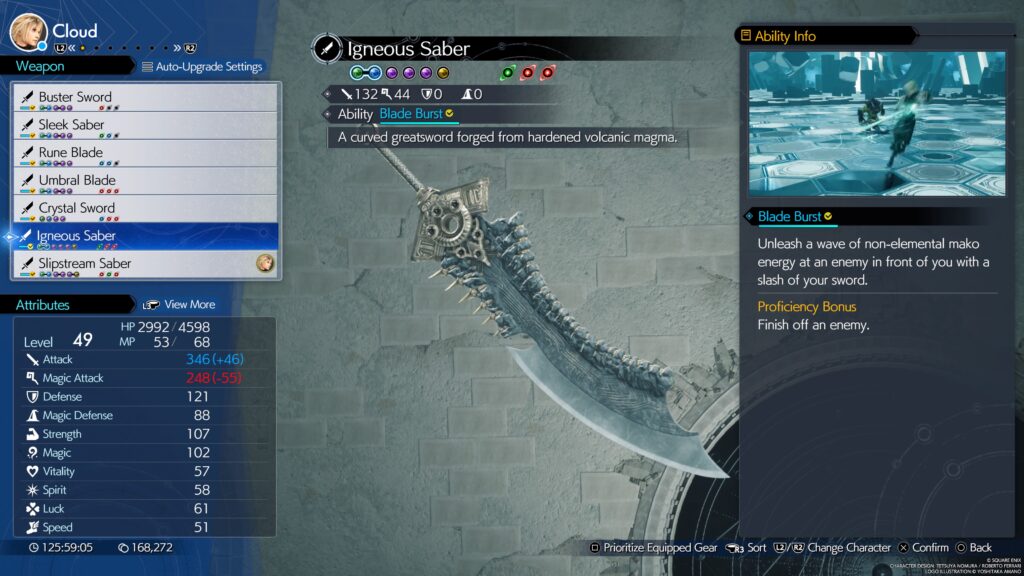Screen dimensions: 1024x576
Task: Choose Sleek Saber from the weapon list
Action: pos(144,125)
